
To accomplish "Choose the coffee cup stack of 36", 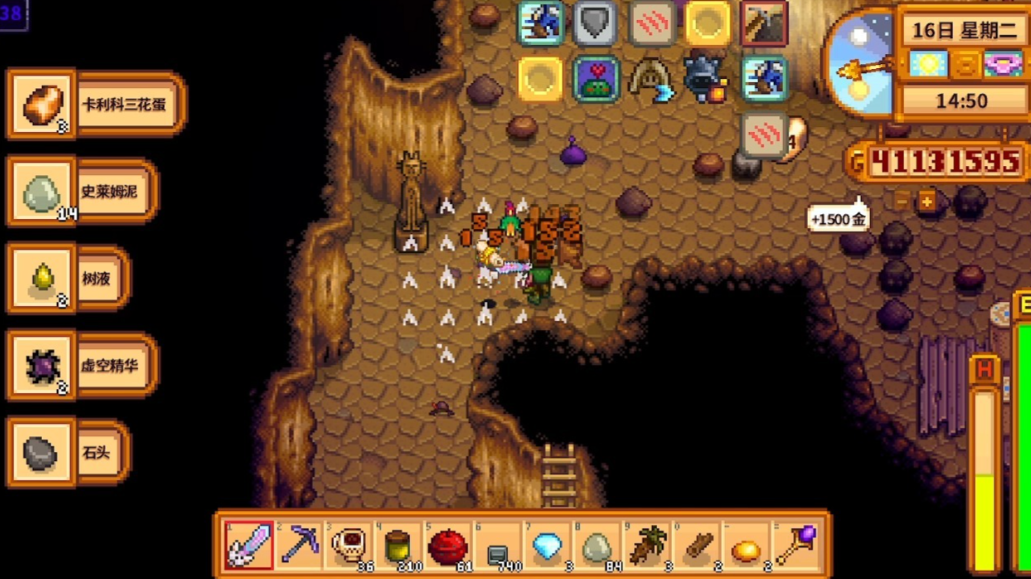I will (348, 545).
